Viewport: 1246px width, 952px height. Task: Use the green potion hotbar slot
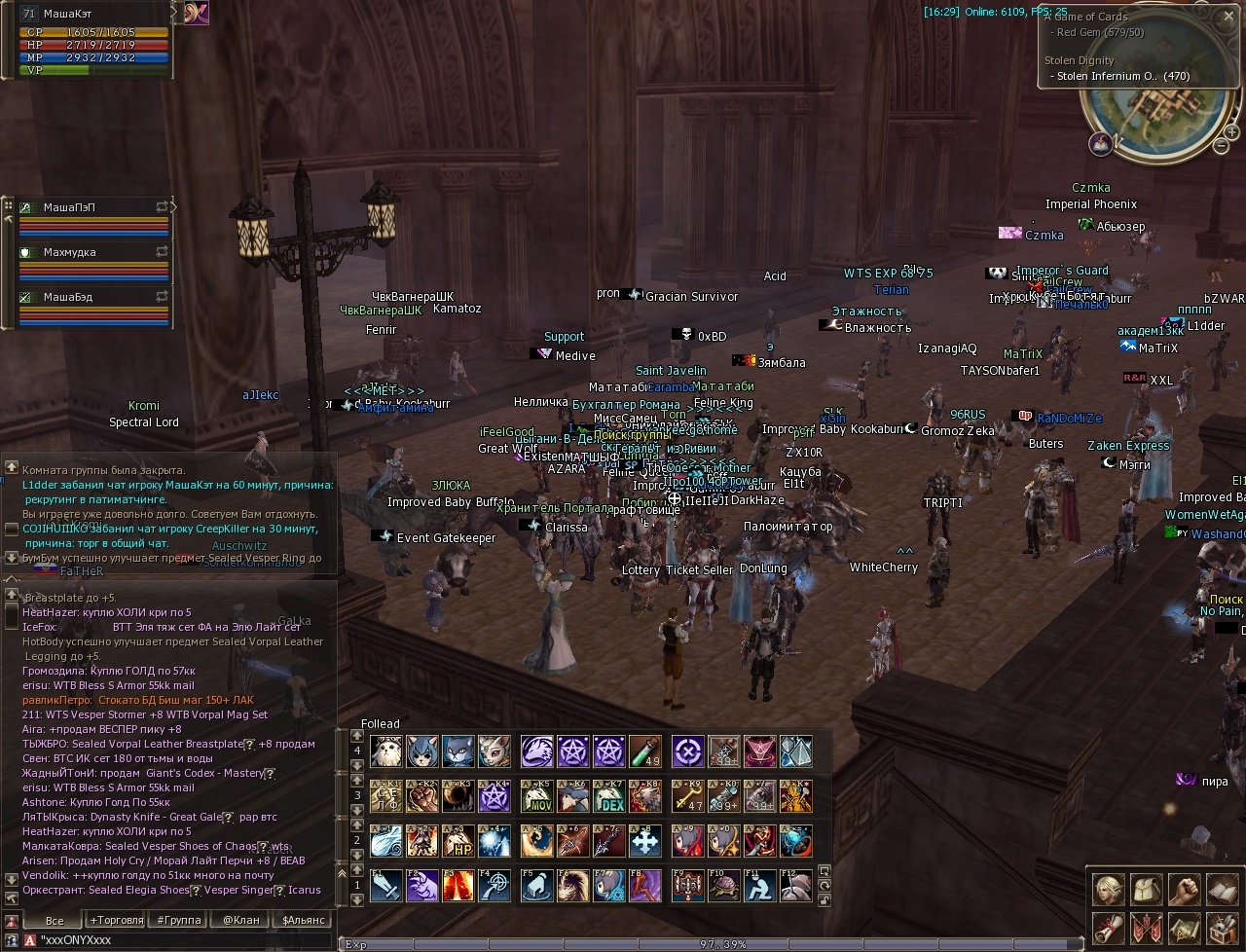tap(644, 751)
